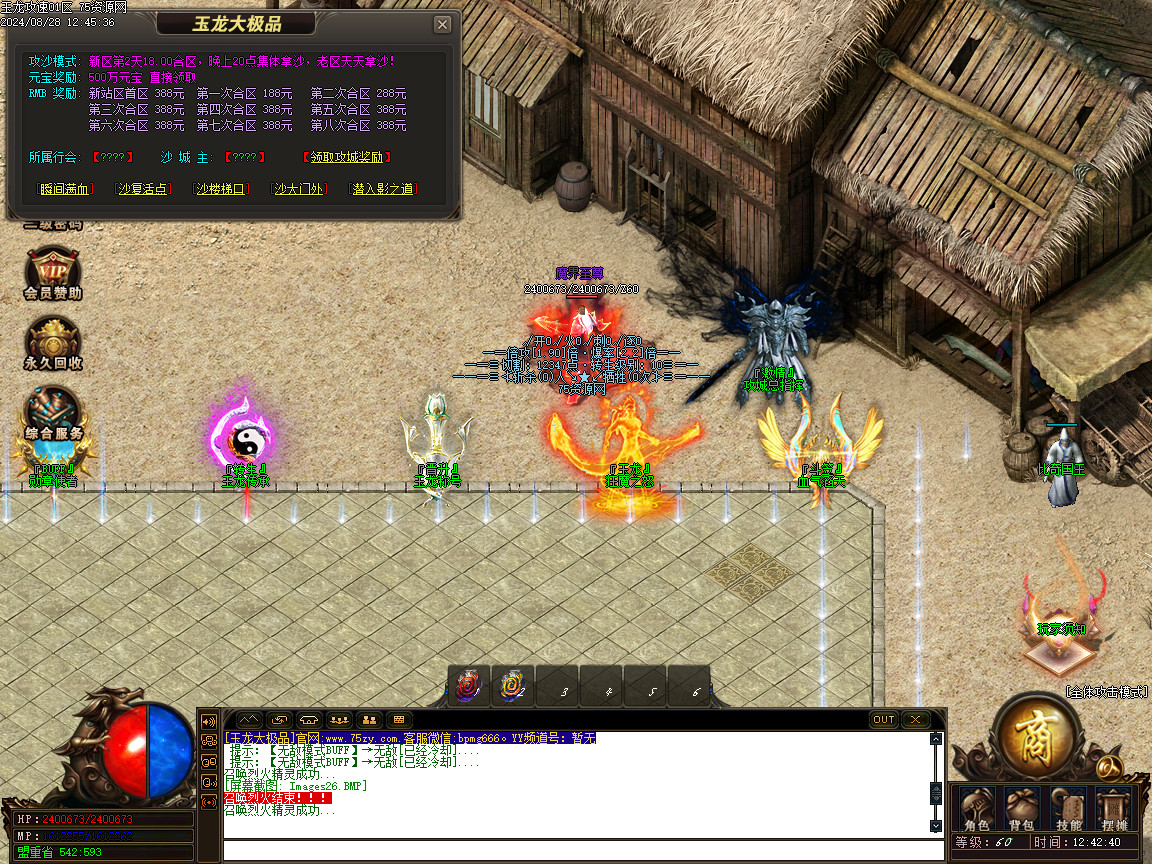Click the golden horn speaker icon
Viewport: 1152px width, 864px height.
[x=210, y=720]
